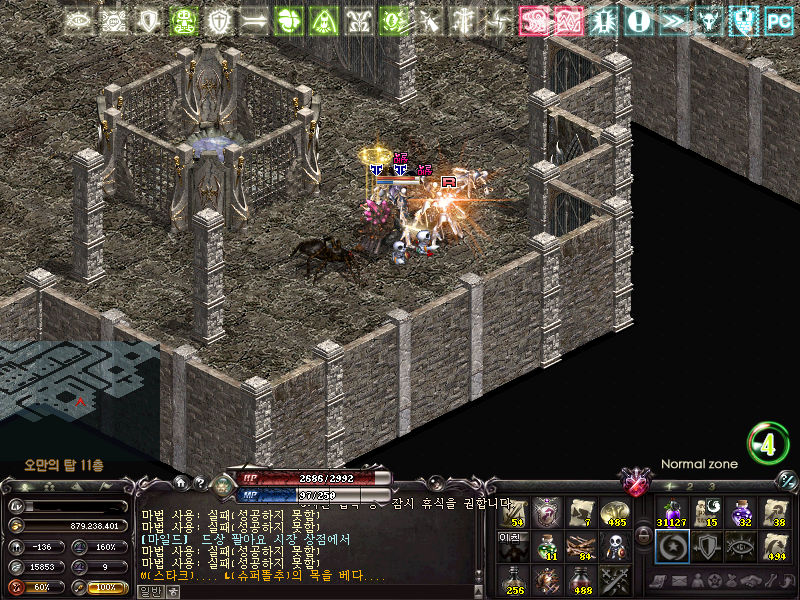Use the green potion with count 11
The width and height of the screenshot is (800, 600).
546,546
